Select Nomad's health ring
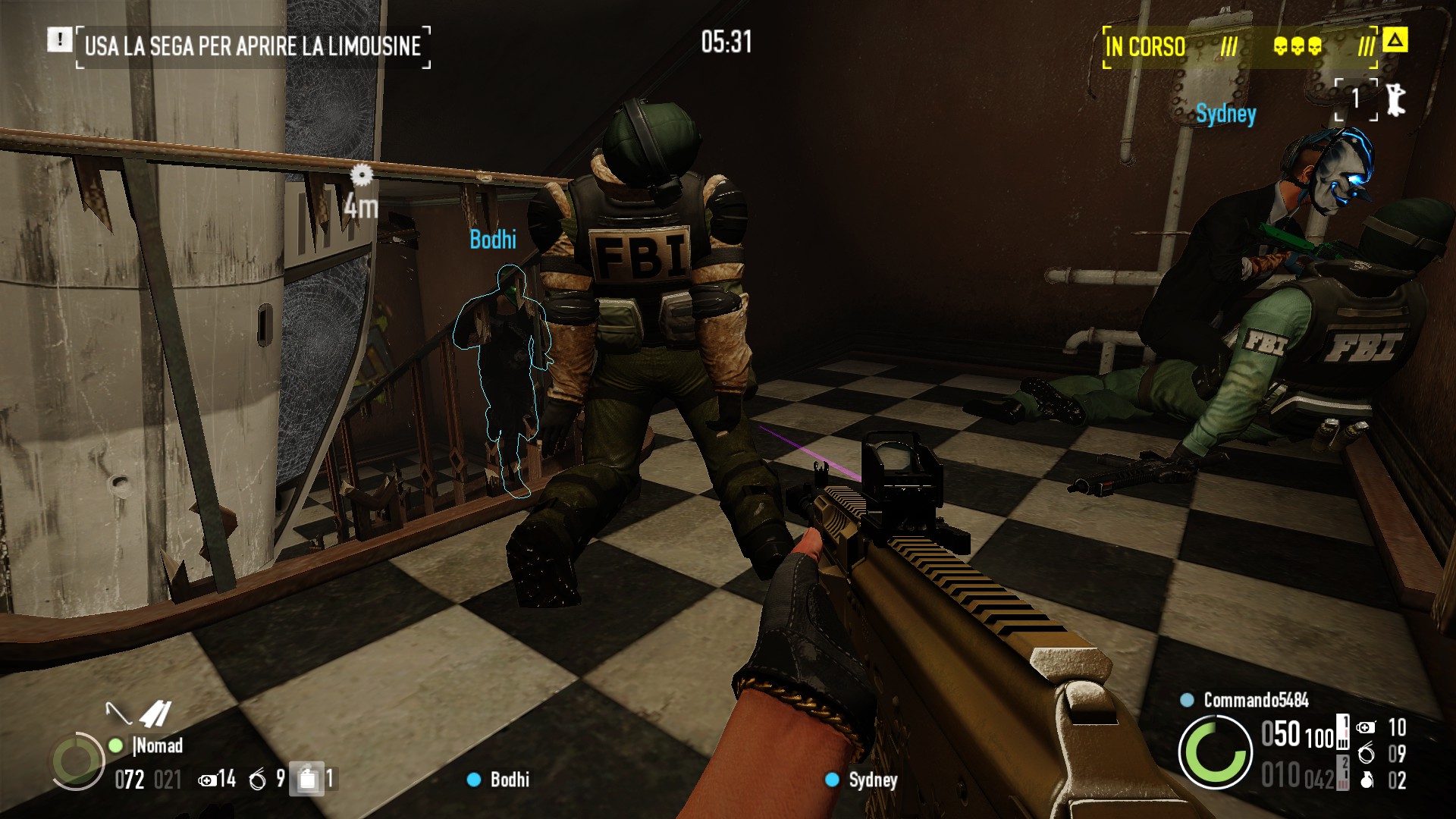 (x=77, y=761)
